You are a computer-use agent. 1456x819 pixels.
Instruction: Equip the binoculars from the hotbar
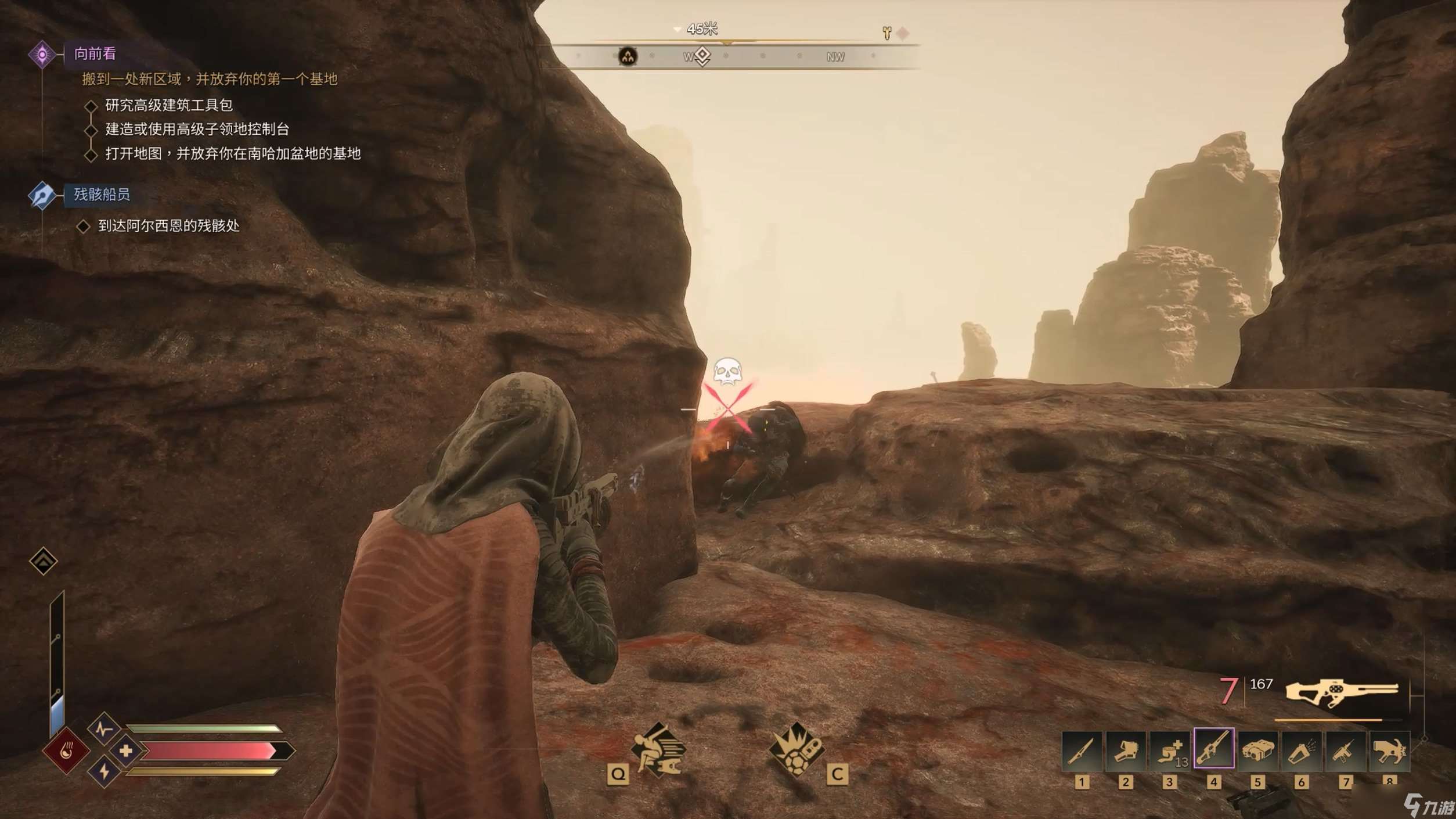coord(1257,750)
